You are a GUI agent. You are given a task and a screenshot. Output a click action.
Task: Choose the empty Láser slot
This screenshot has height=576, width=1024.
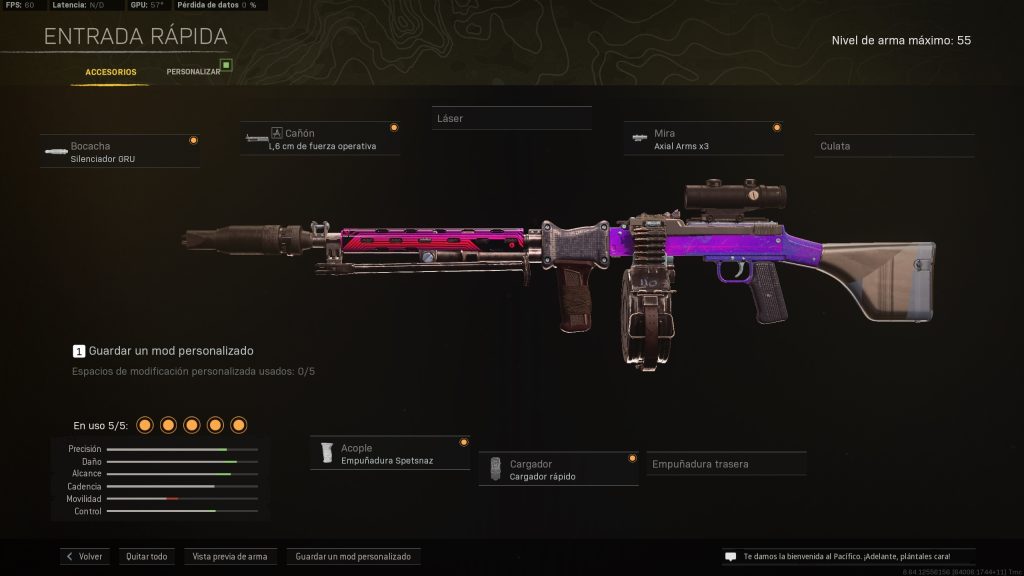coord(512,119)
